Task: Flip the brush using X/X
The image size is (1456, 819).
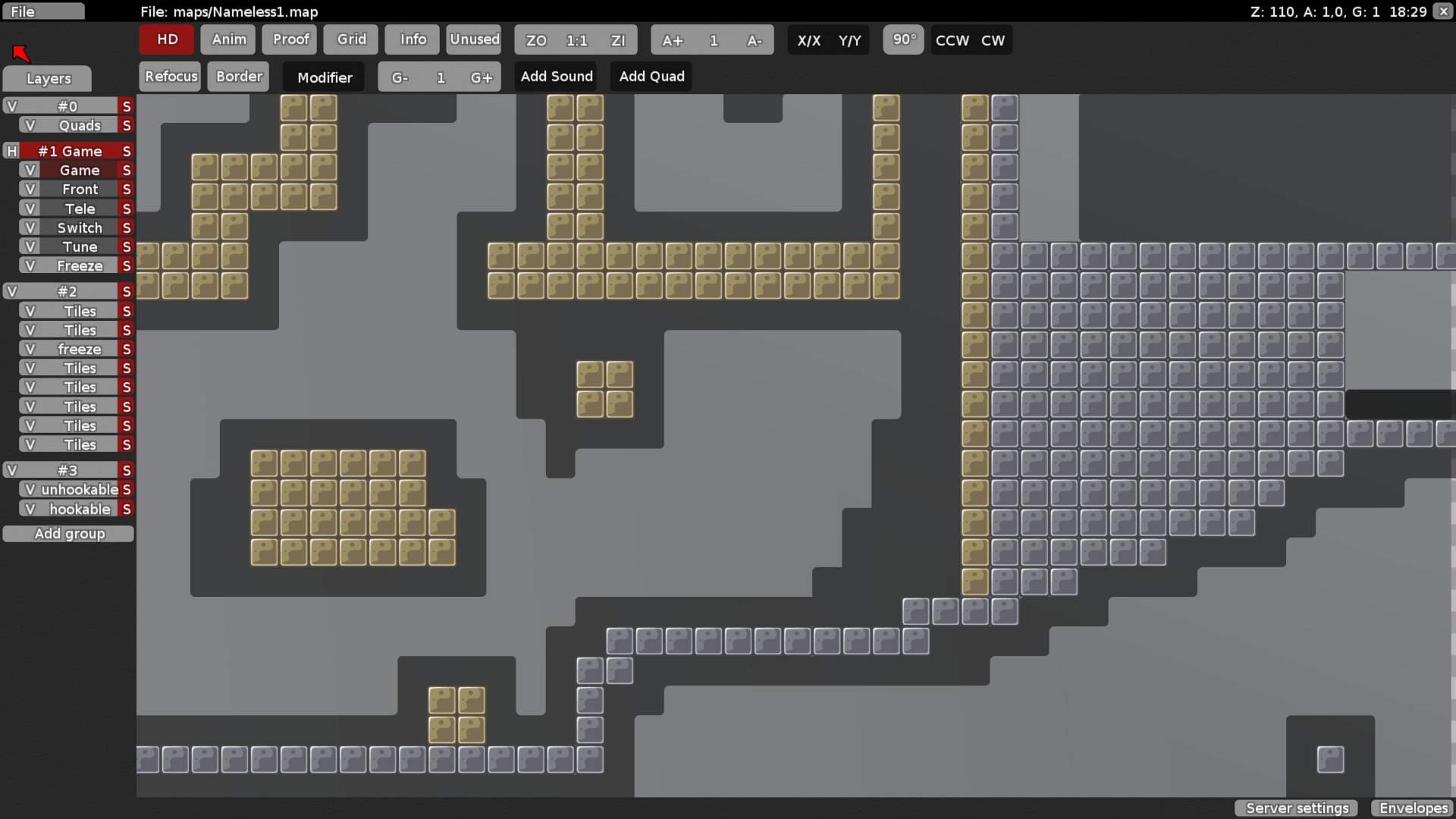Action: coord(810,41)
